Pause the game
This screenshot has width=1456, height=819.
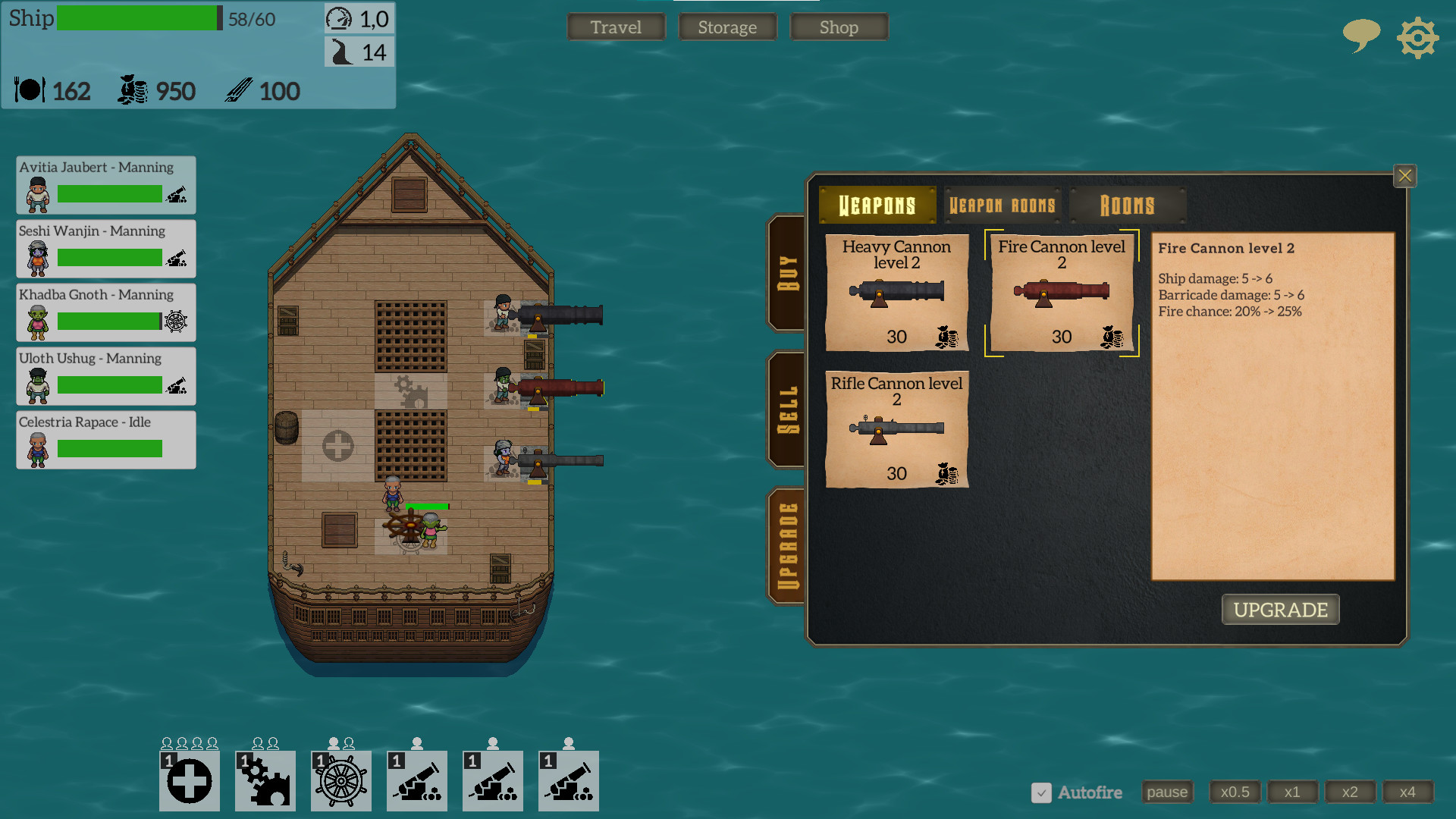click(1167, 792)
